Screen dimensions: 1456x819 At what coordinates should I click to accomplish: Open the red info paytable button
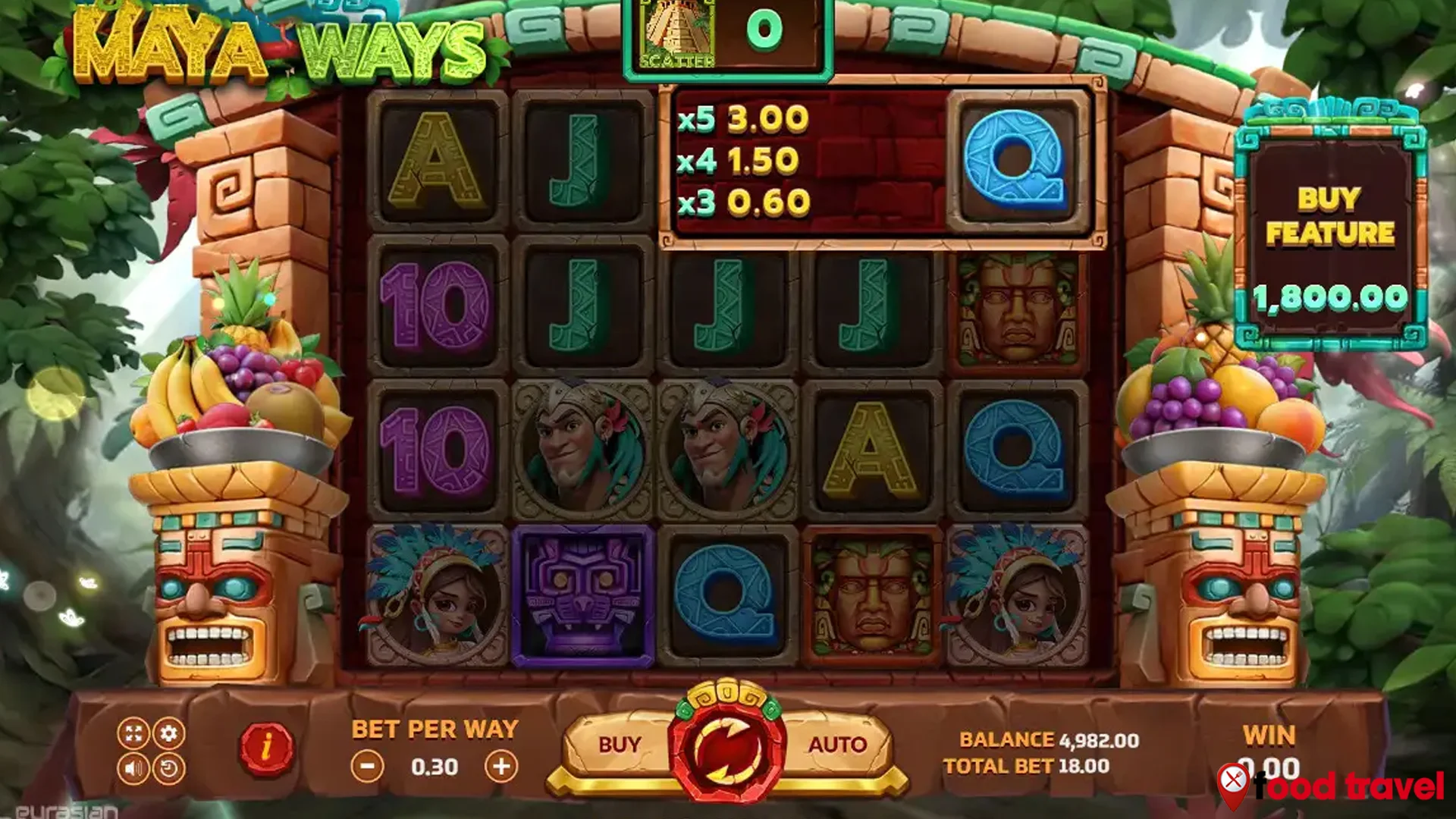pos(266,748)
